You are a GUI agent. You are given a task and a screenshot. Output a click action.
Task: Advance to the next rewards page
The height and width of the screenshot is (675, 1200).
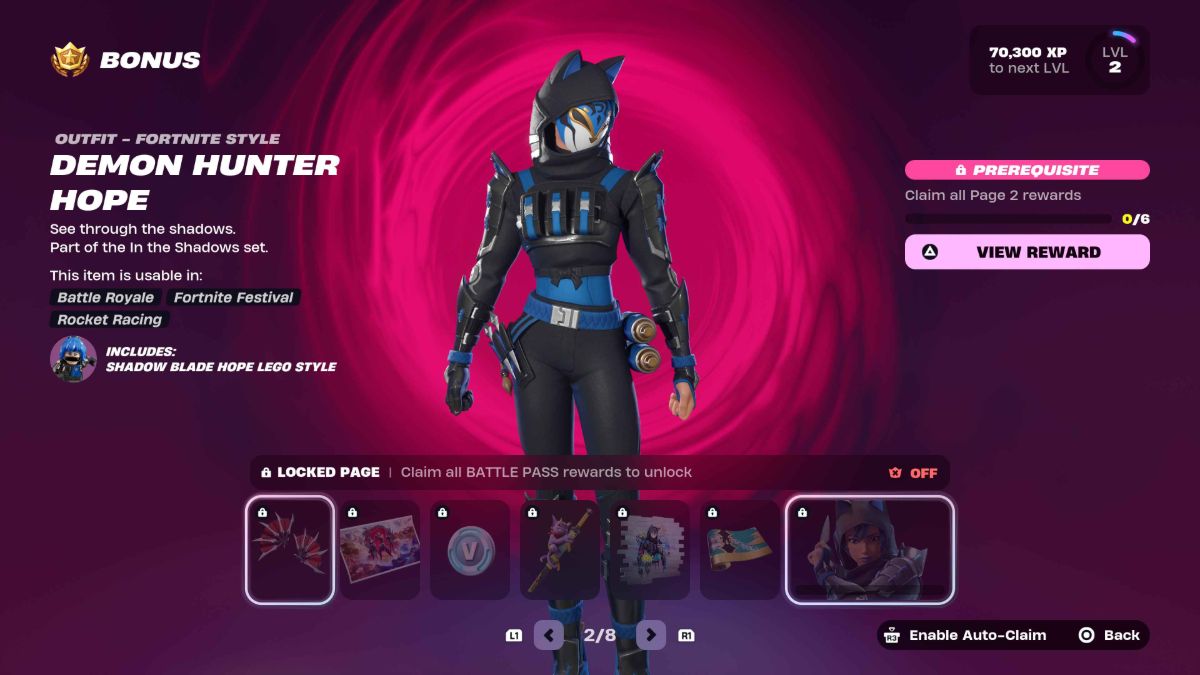651,634
